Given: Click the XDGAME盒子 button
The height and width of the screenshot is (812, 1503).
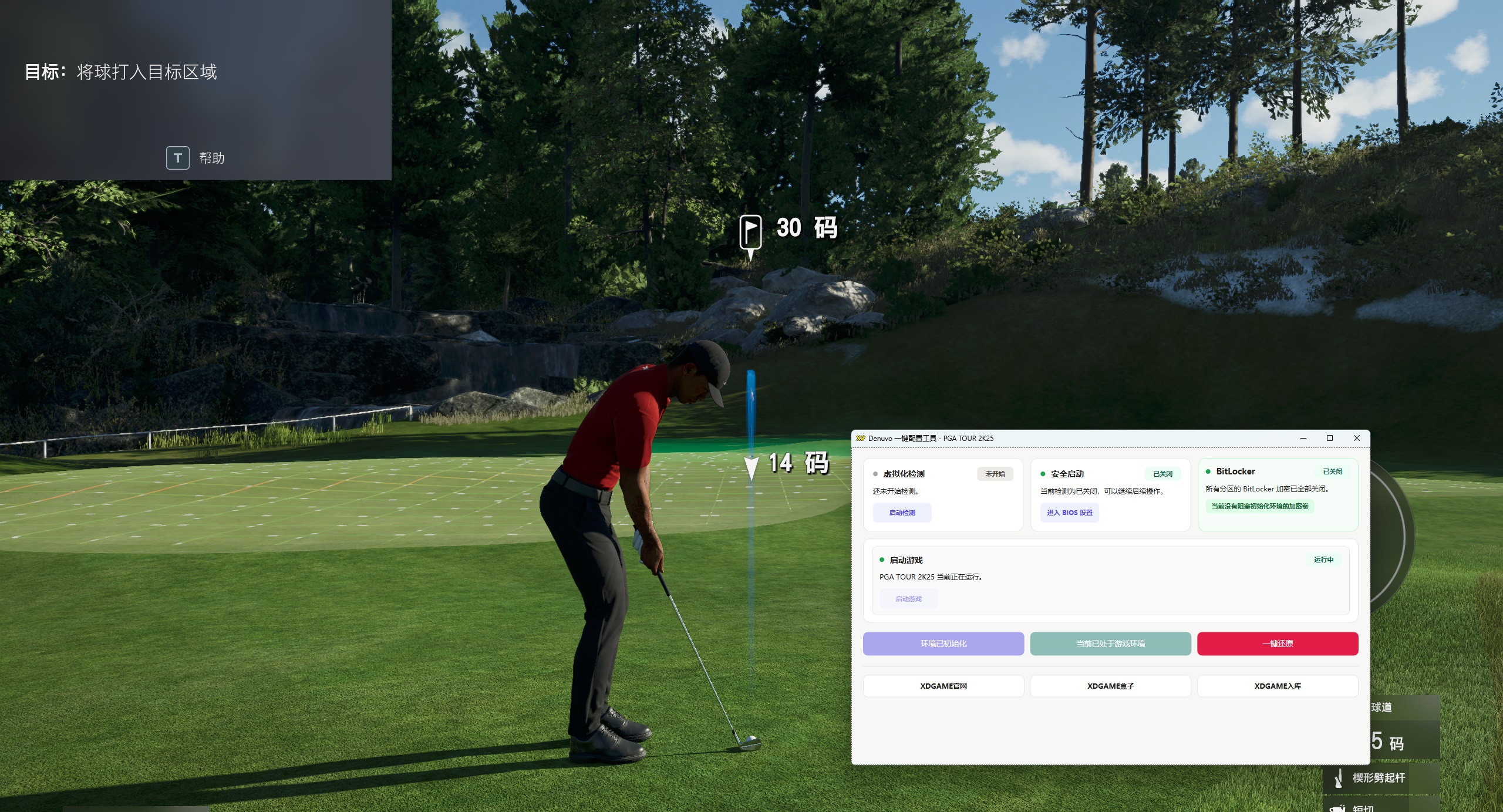Looking at the screenshot, I should (x=1110, y=686).
